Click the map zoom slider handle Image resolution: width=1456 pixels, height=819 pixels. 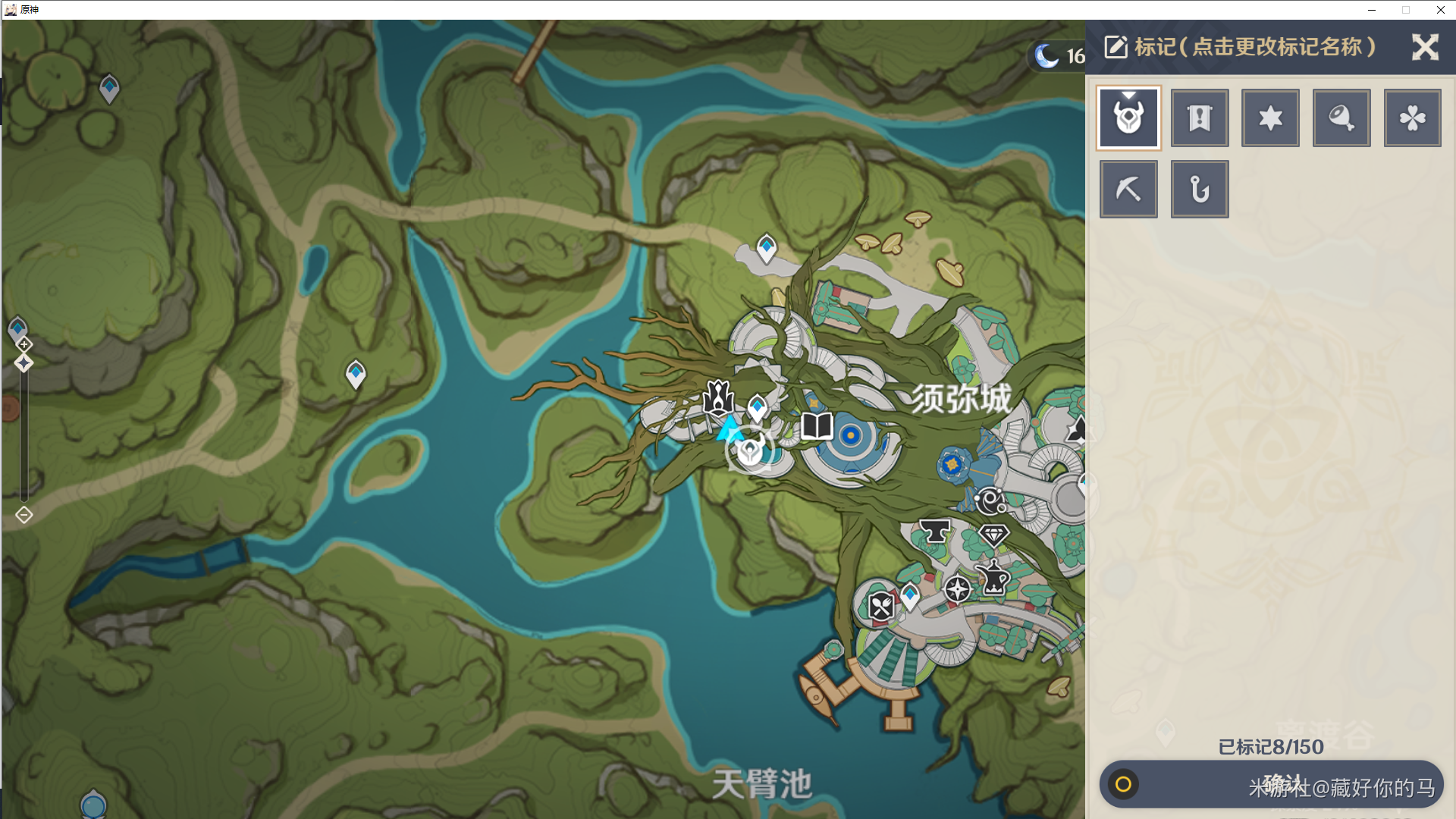[x=24, y=363]
